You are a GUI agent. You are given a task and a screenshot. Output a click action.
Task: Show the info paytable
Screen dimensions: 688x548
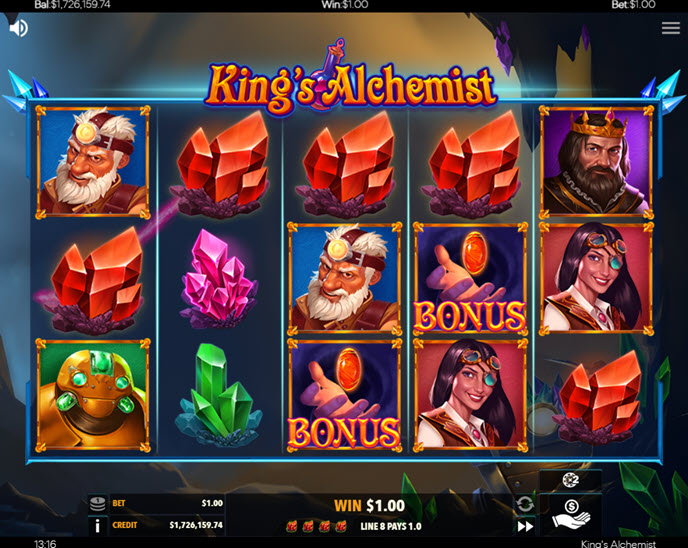(97, 525)
